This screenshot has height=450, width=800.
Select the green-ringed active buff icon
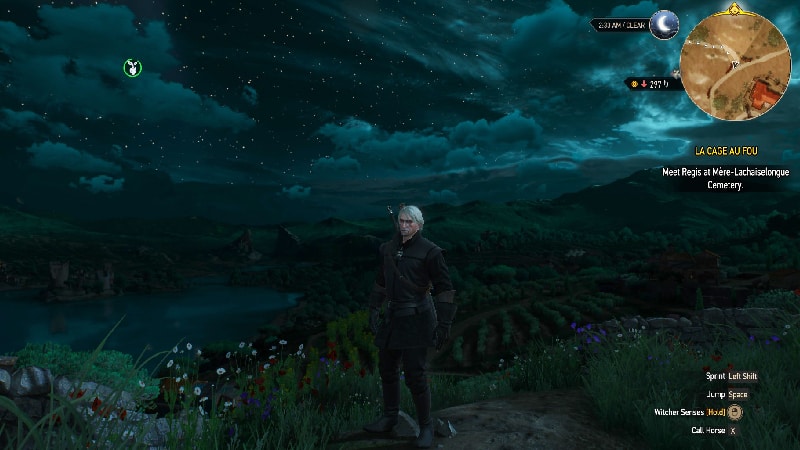(133, 68)
